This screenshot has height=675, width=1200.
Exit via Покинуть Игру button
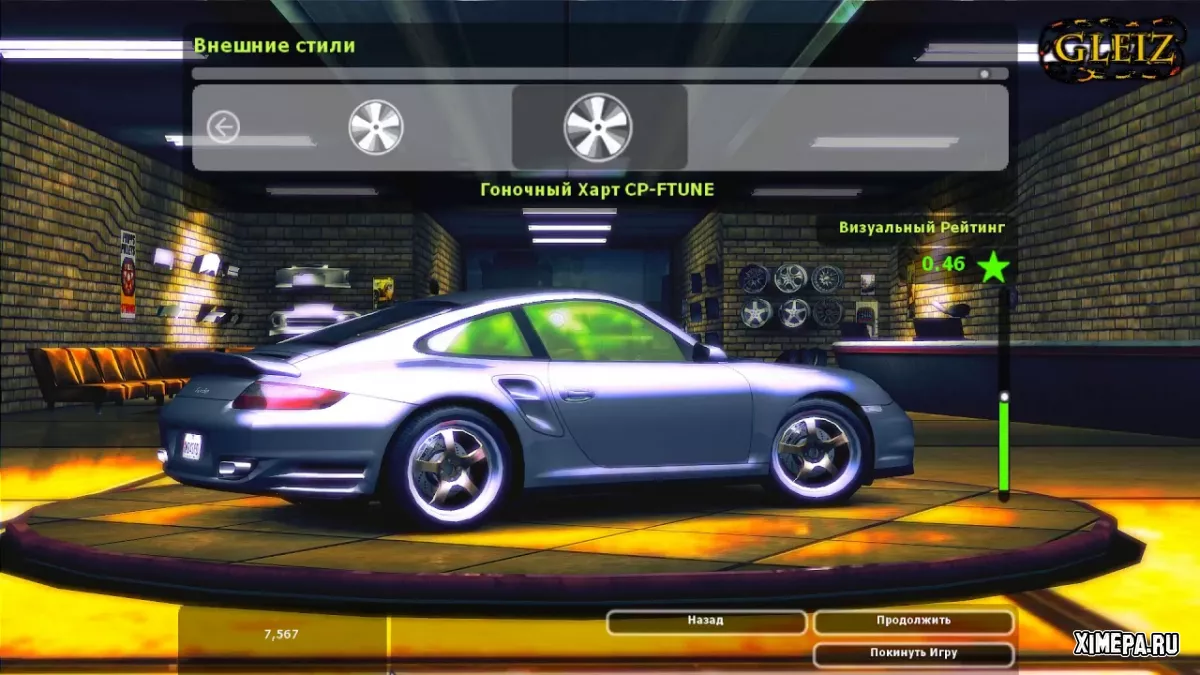[913, 653]
